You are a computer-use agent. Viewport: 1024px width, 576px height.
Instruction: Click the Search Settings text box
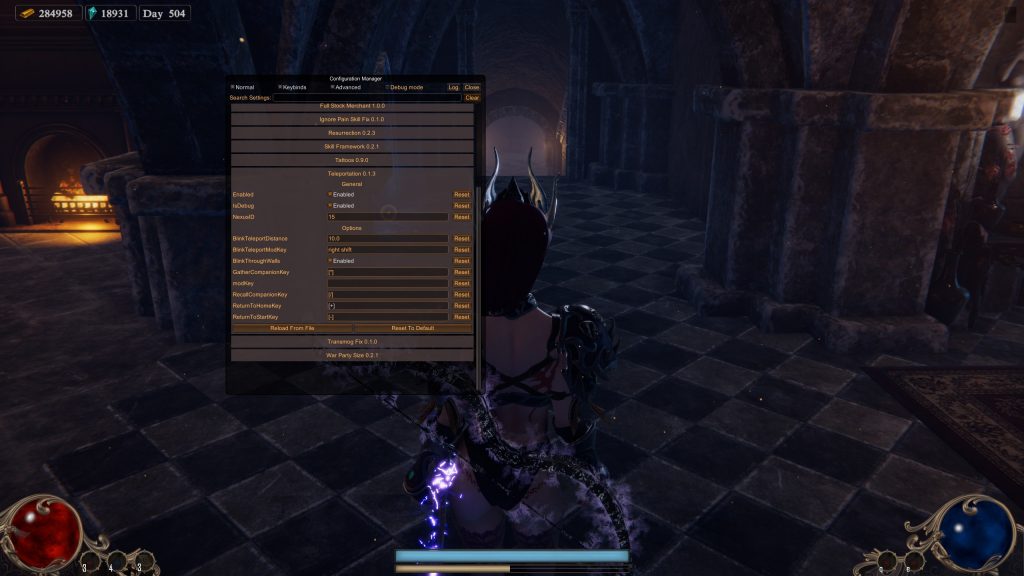click(x=367, y=98)
